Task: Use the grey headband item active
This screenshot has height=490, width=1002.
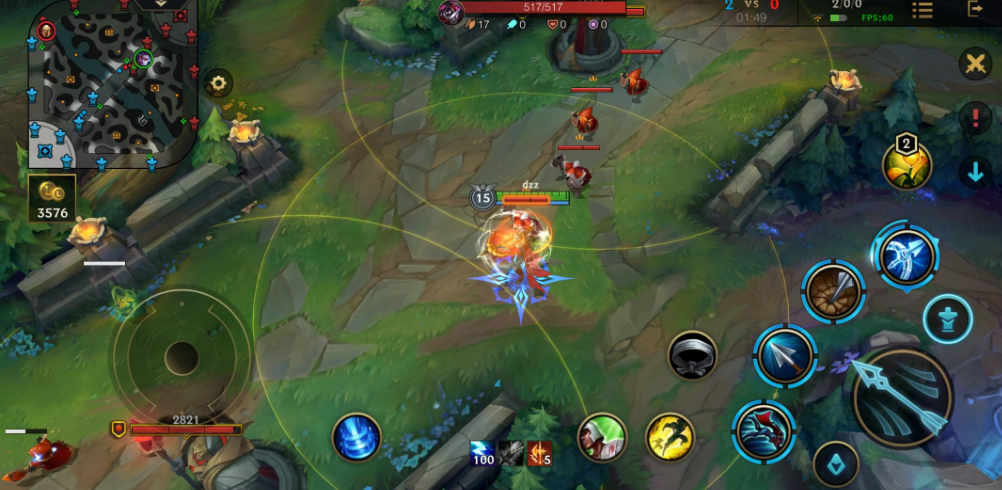Action: 692,355
